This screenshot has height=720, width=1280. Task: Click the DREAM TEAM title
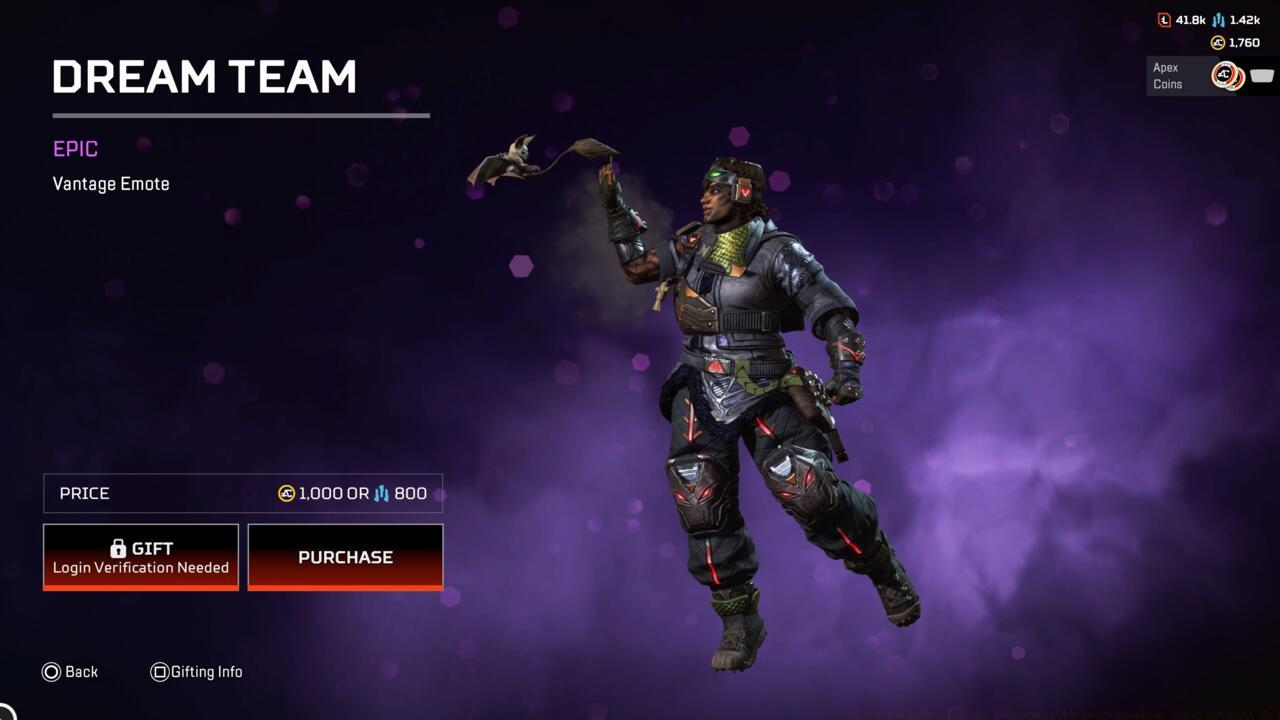click(205, 76)
